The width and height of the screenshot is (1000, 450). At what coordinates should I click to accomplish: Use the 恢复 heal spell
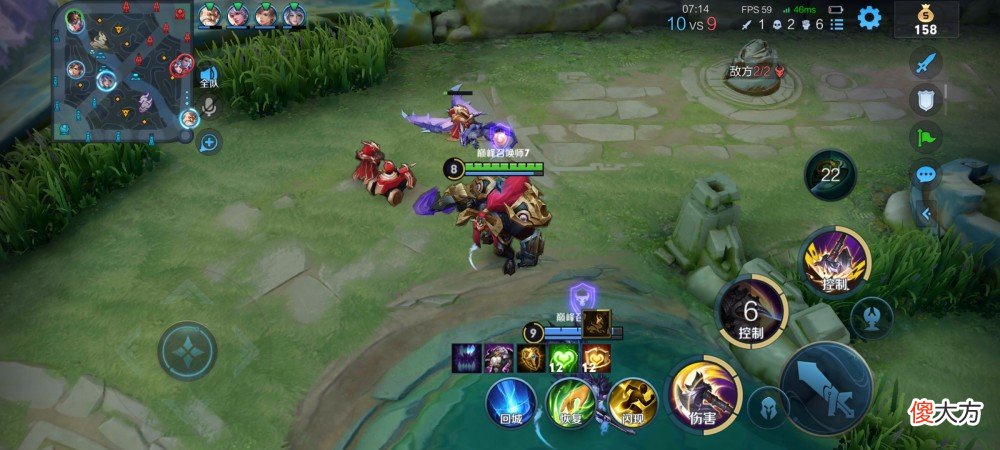click(x=571, y=401)
